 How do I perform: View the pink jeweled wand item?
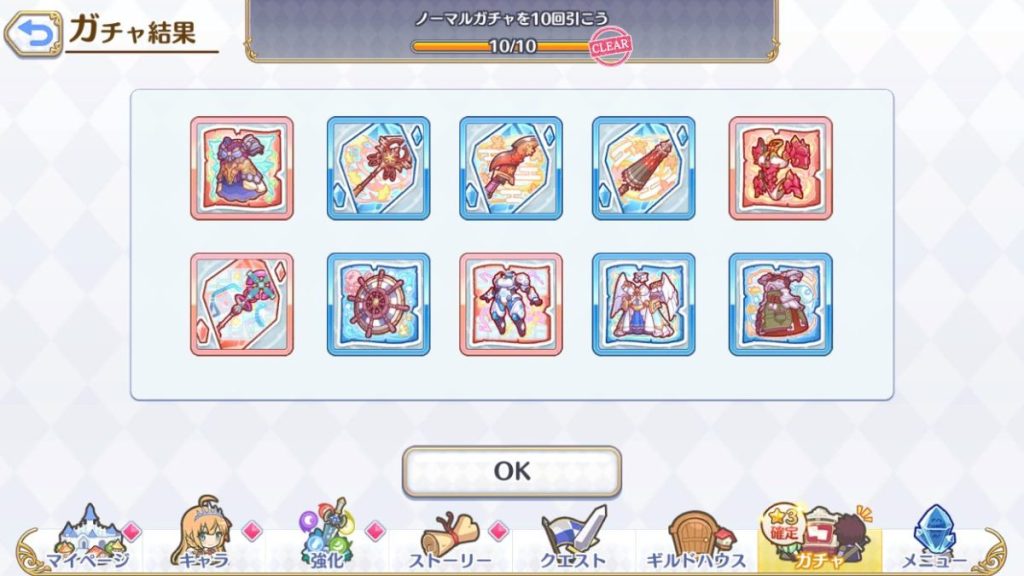tap(242, 304)
